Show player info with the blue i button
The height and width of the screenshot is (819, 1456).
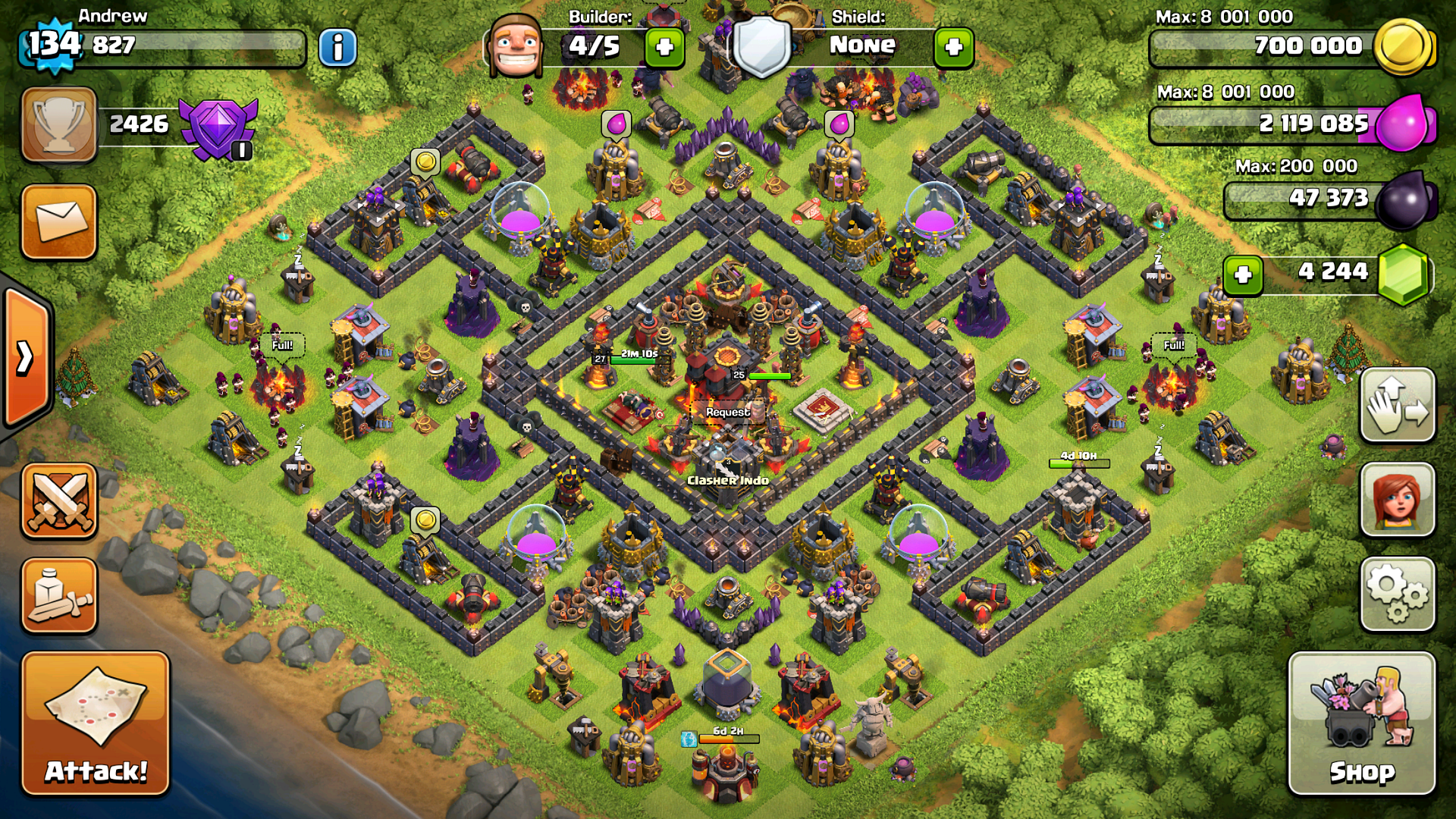tap(337, 48)
